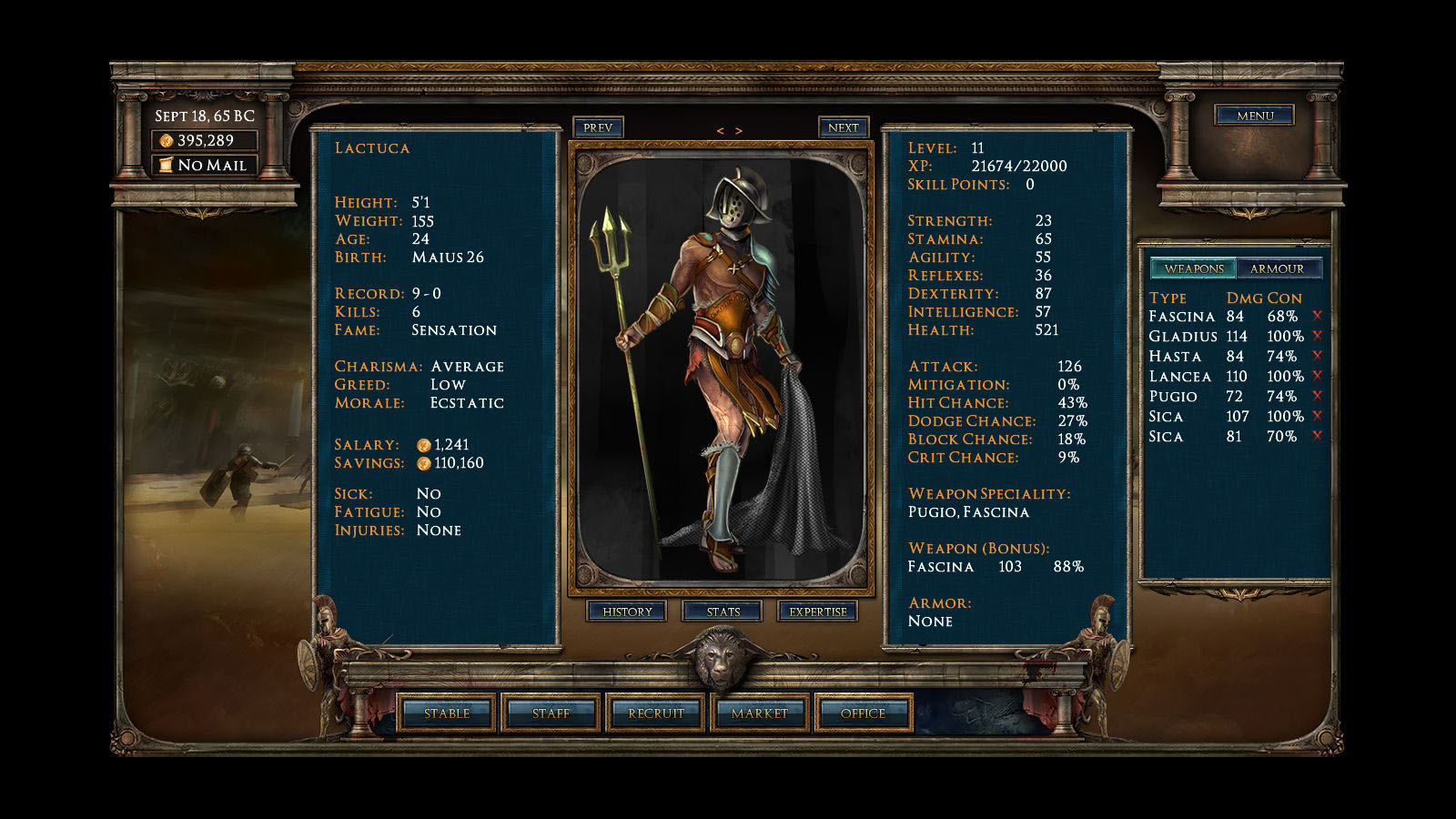Open the Staff screen

click(x=551, y=713)
